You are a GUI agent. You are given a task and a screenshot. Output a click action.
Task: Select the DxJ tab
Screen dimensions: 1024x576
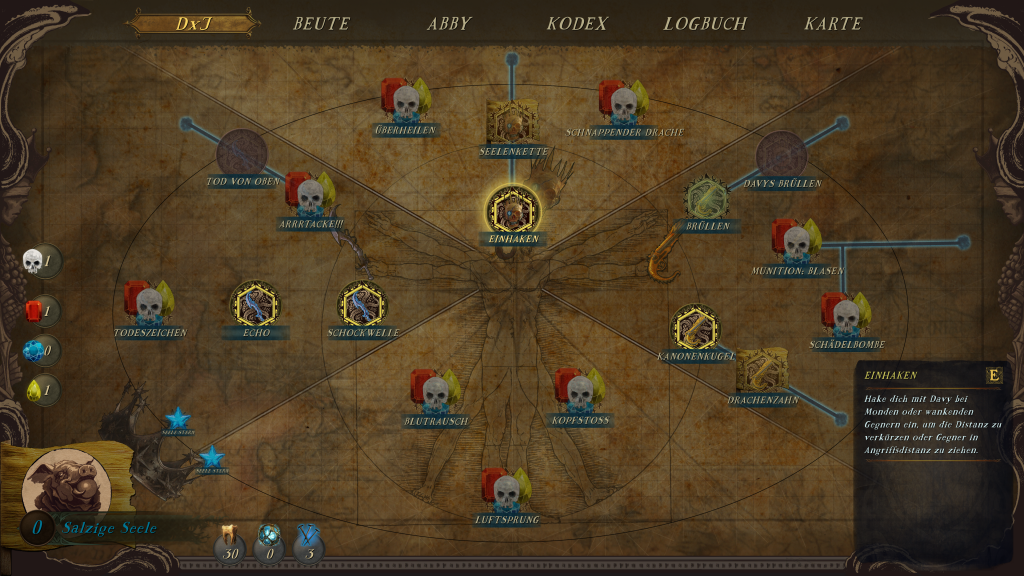pyautogui.click(x=192, y=23)
